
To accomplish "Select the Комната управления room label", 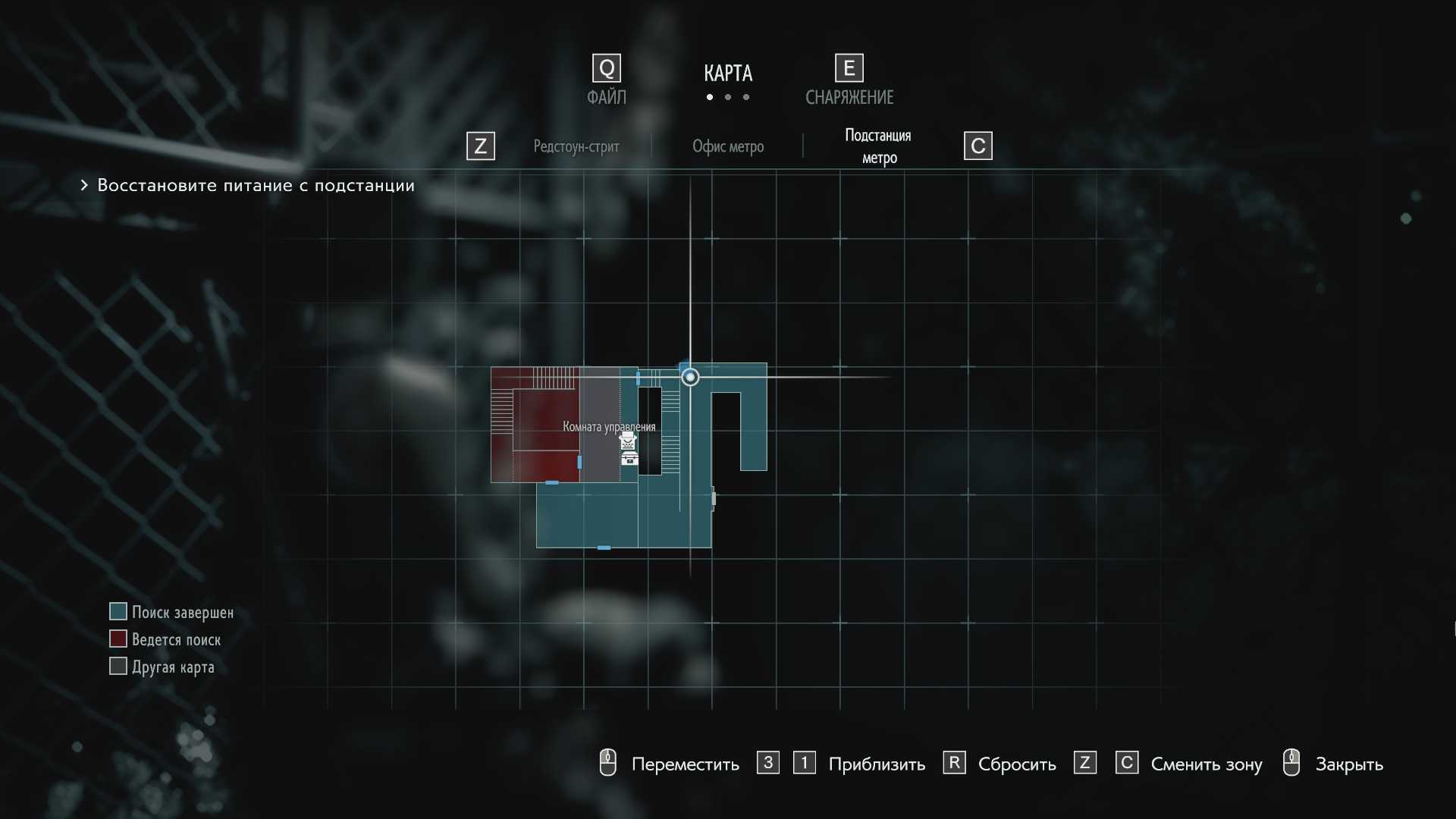I will click(609, 427).
